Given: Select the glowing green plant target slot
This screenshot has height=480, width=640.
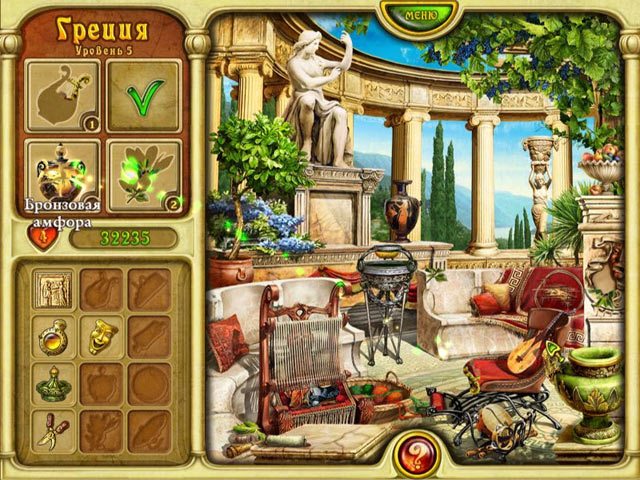Looking at the screenshot, I should [x=144, y=174].
